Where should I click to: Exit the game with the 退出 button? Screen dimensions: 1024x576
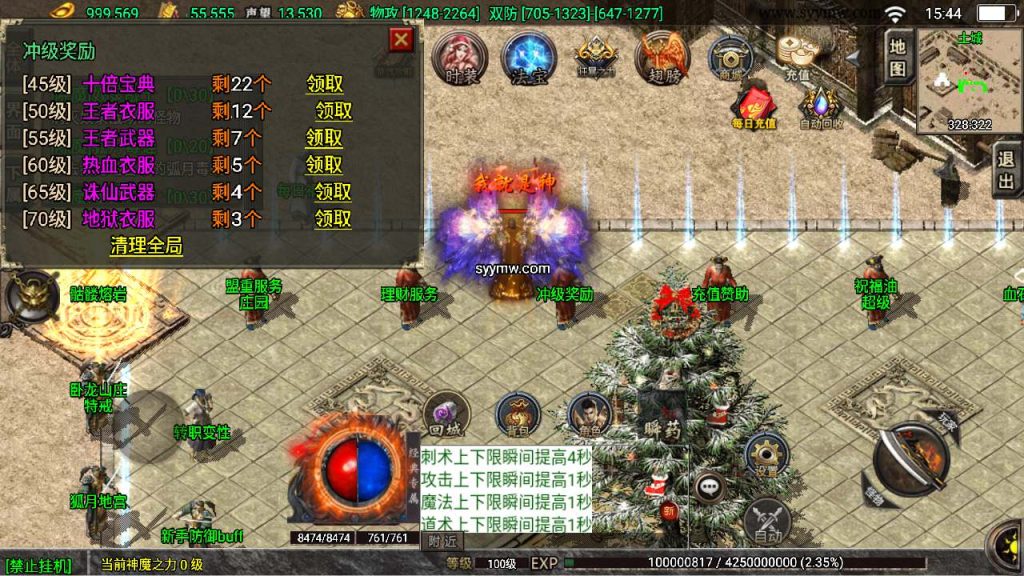click(x=1007, y=170)
